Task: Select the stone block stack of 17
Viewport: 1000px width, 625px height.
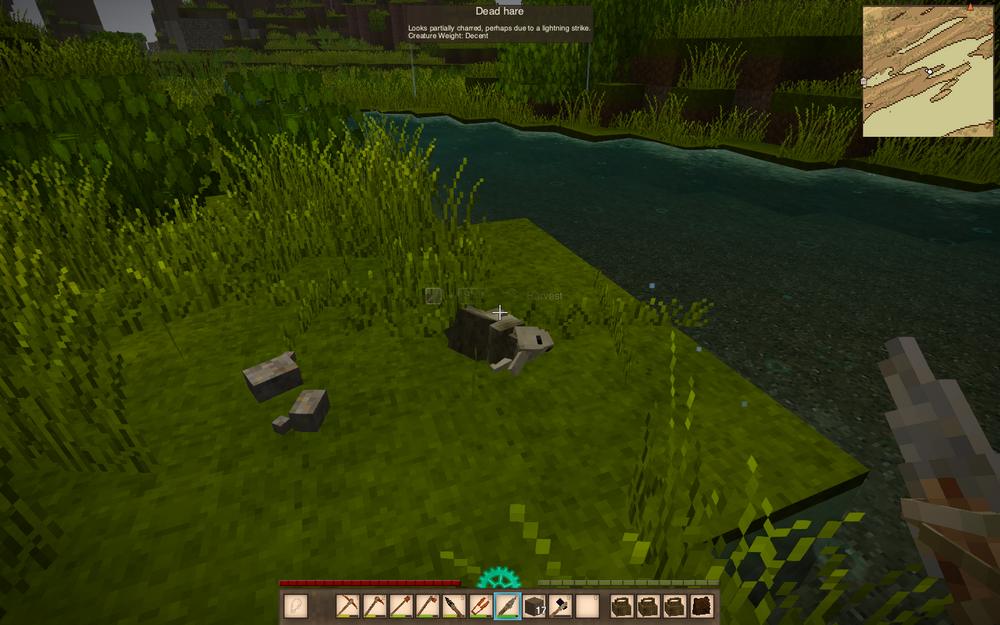Action: (x=534, y=605)
